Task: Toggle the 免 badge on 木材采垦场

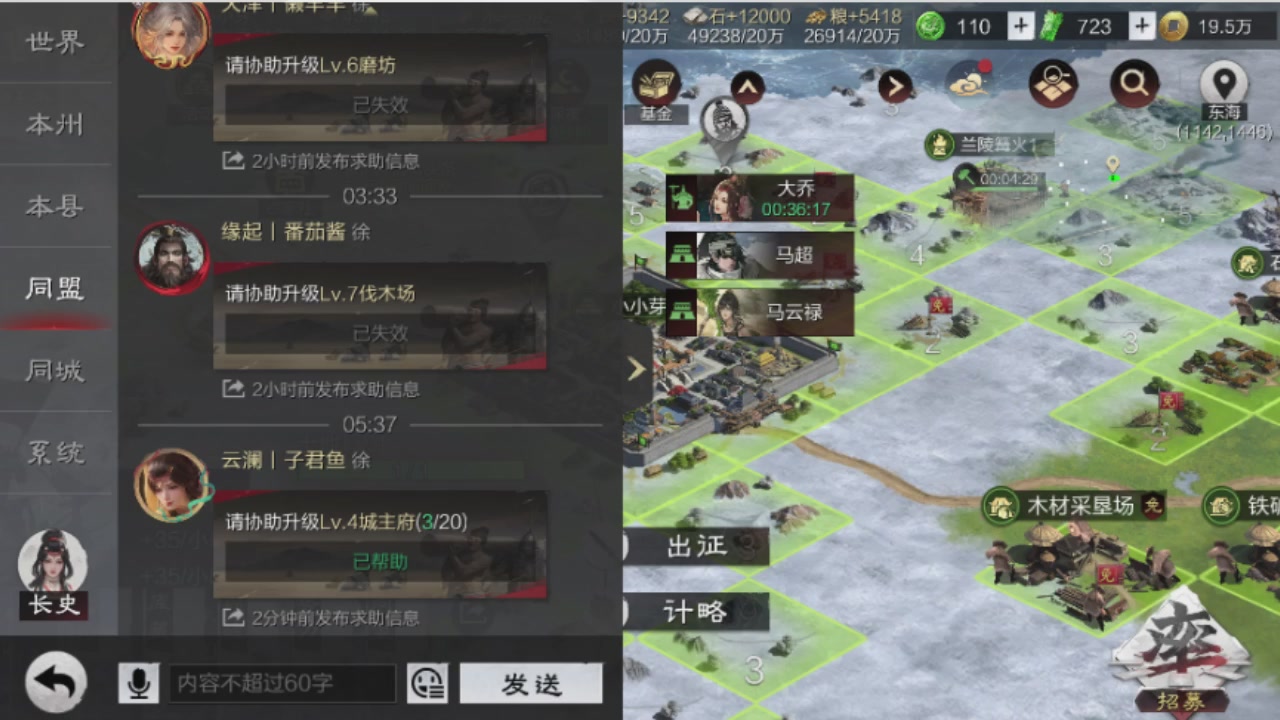Action: [x=1152, y=506]
